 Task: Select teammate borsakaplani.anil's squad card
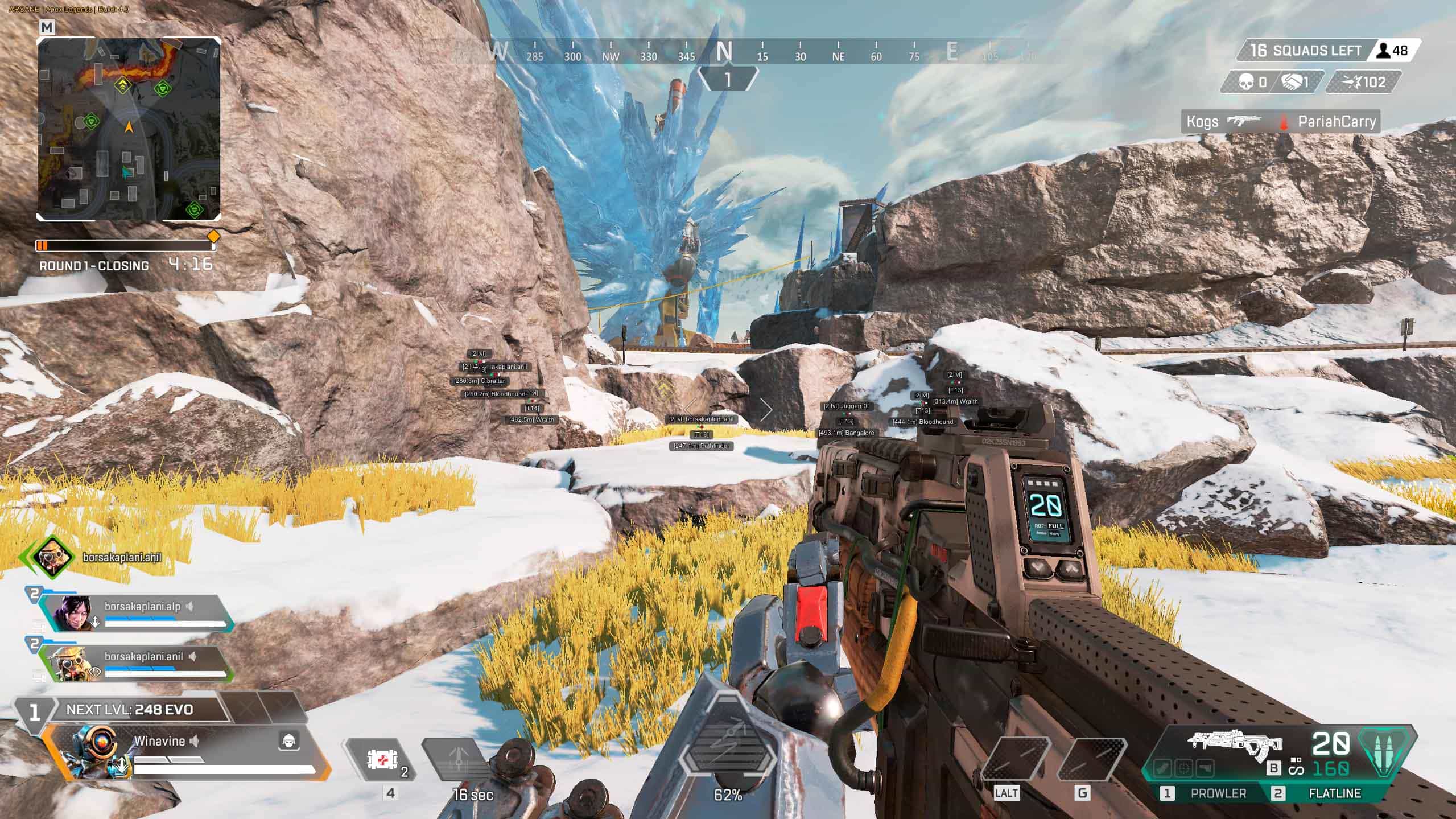137,664
